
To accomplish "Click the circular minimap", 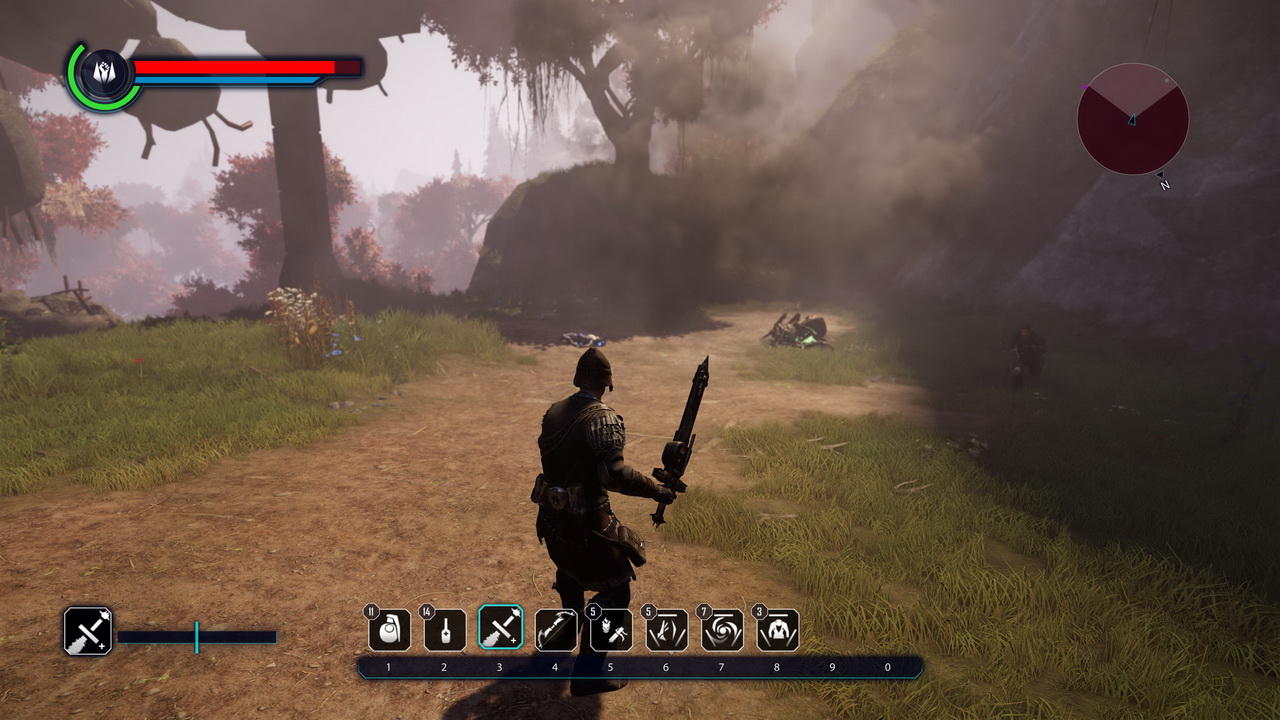I will [x=1132, y=119].
